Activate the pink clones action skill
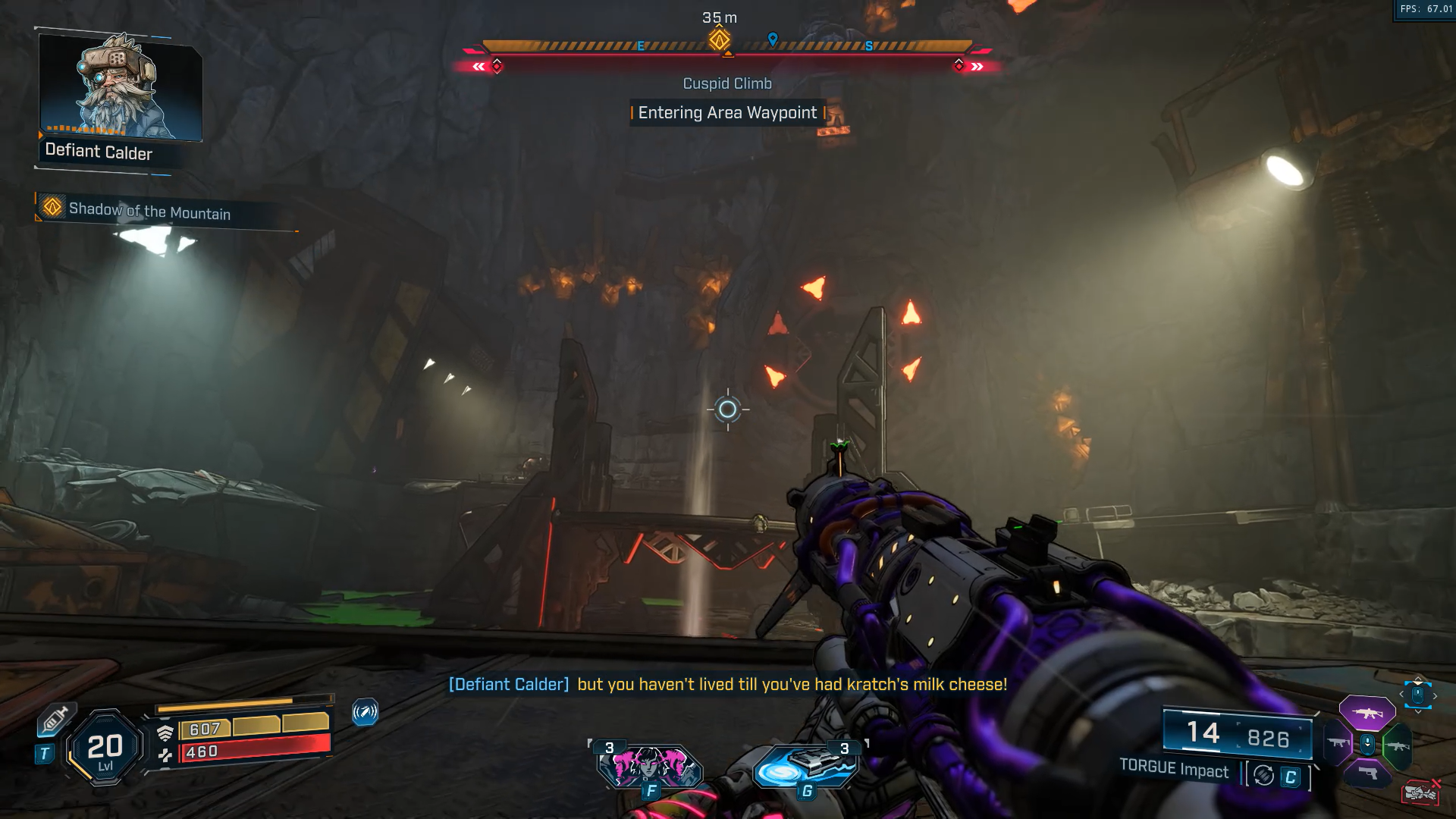The width and height of the screenshot is (1456, 819). click(x=649, y=766)
